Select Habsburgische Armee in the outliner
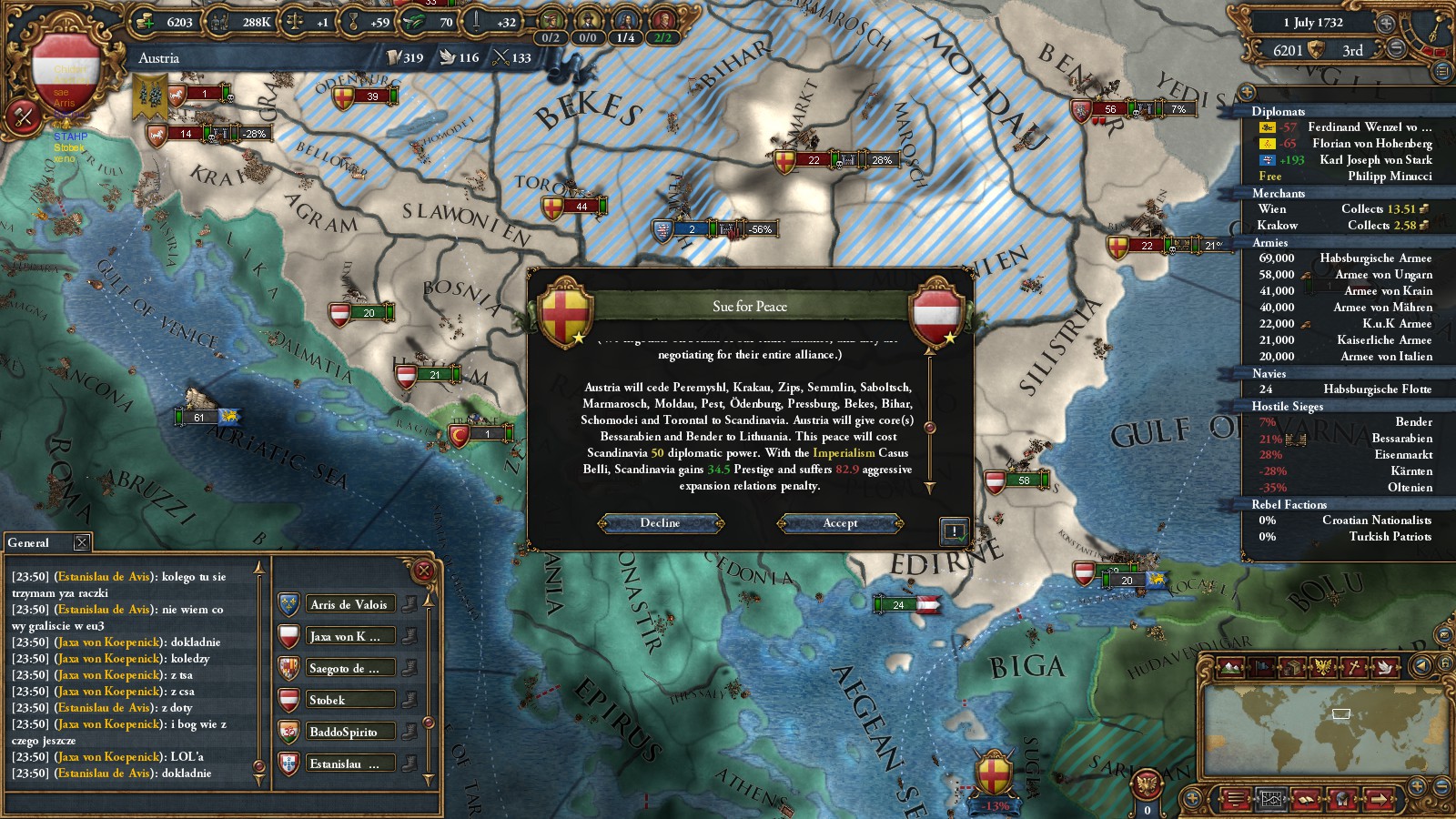The image size is (1456, 819). tap(1375, 258)
